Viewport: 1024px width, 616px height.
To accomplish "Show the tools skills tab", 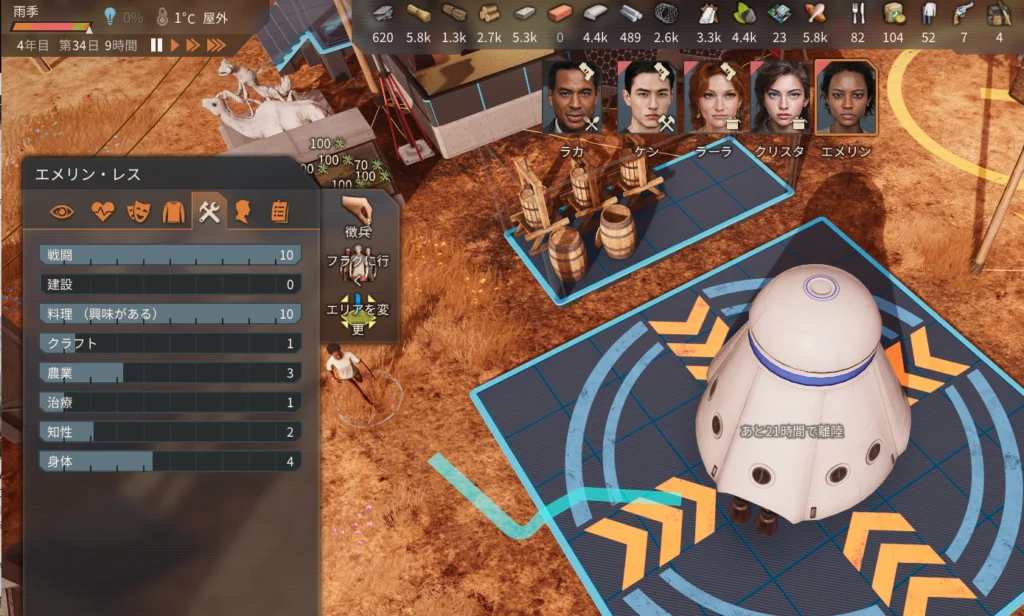I will (209, 211).
